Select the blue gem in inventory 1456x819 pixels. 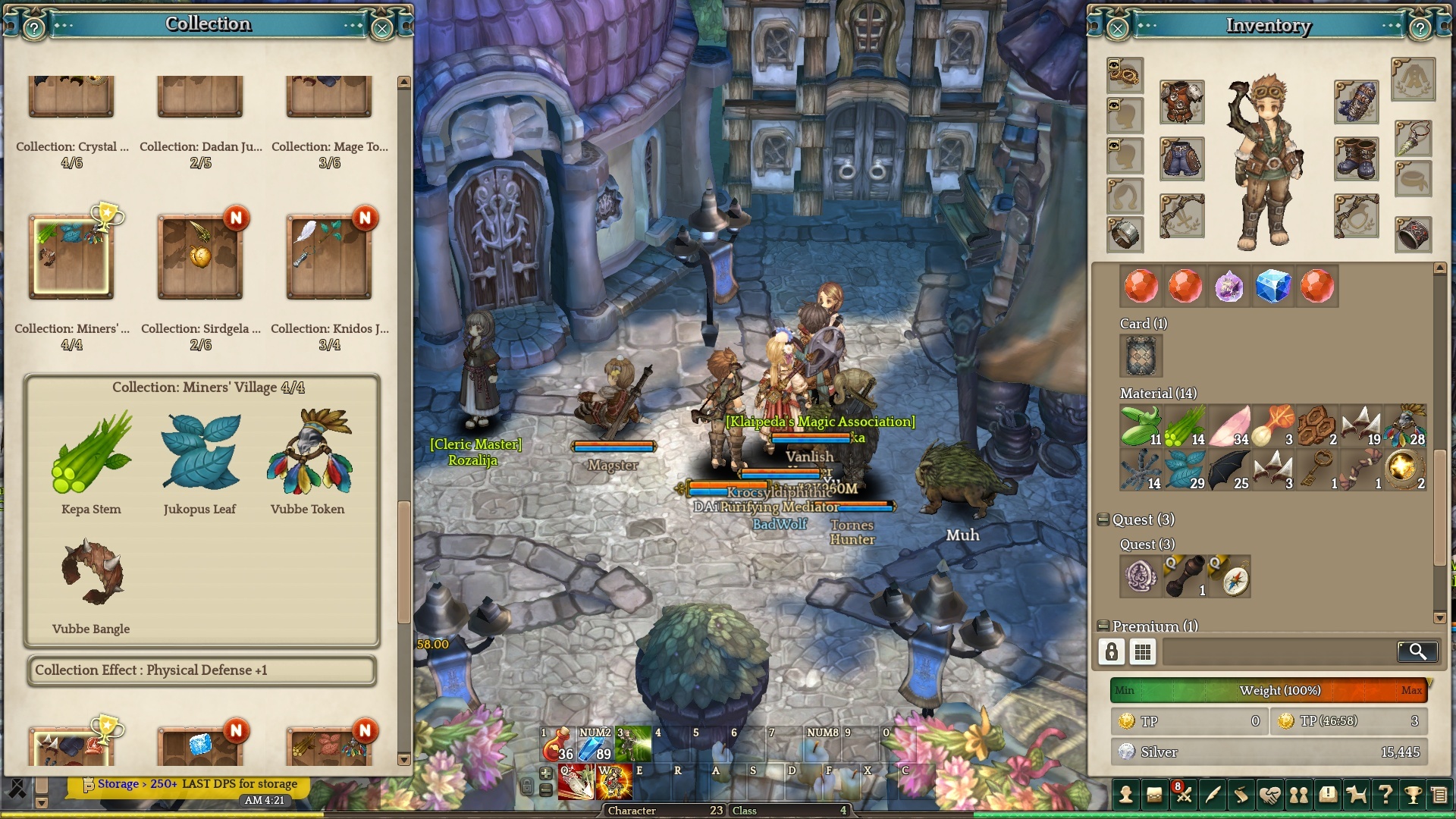point(1272,287)
